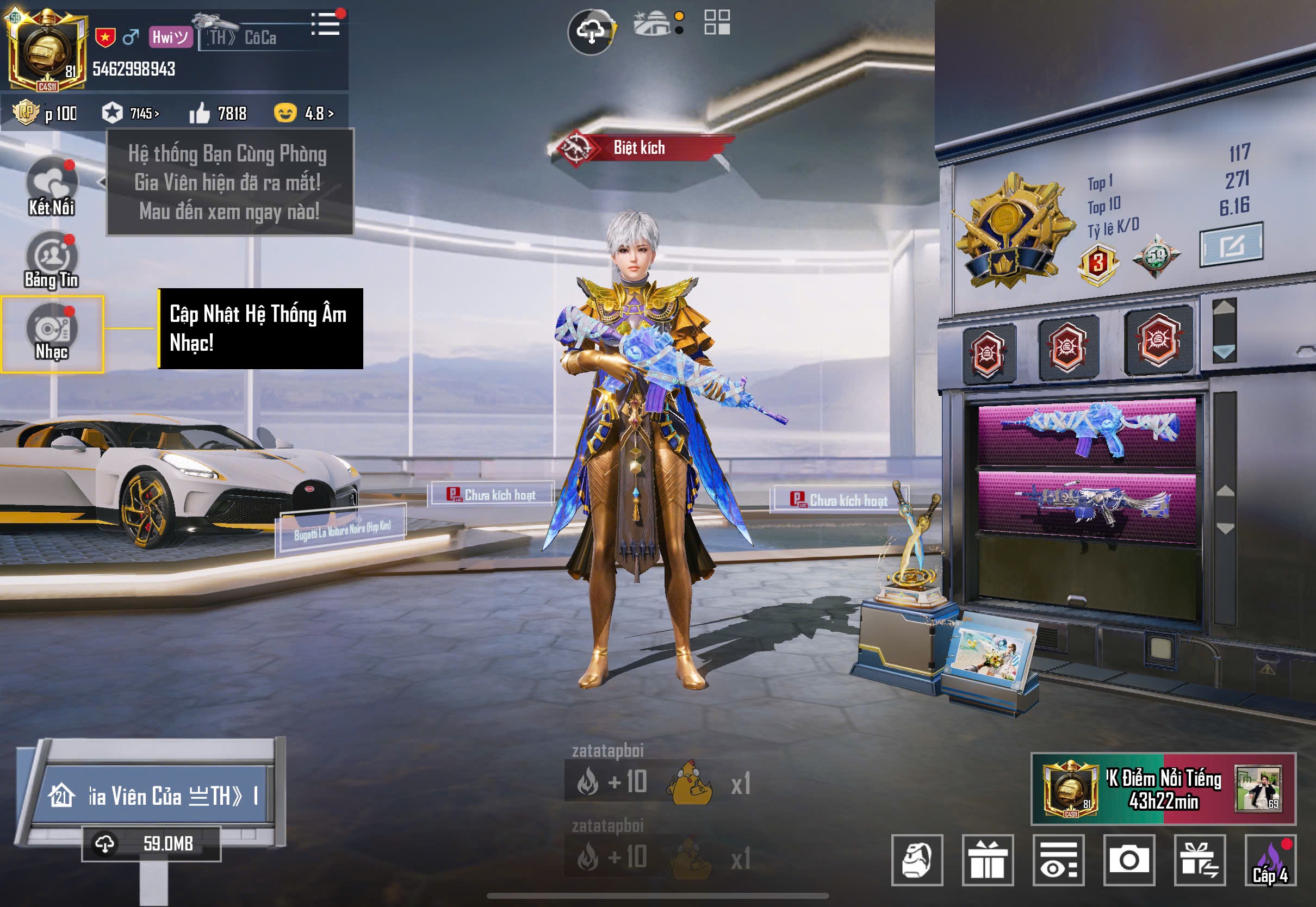Open the camera photo mode
Image resolution: width=1316 pixels, height=907 pixels.
pyautogui.click(x=1128, y=860)
